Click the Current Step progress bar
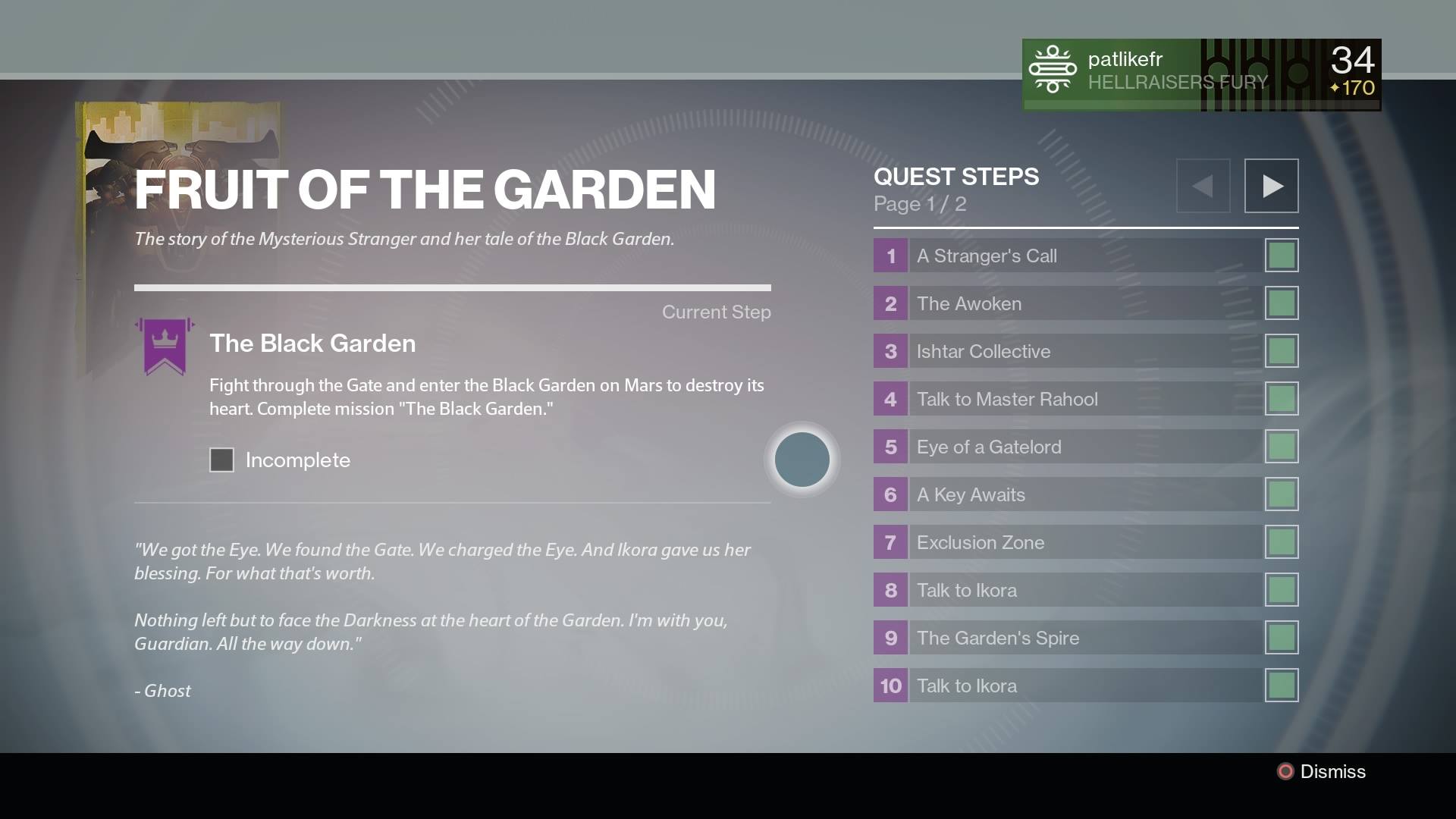1456x819 pixels. coord(453,288)
